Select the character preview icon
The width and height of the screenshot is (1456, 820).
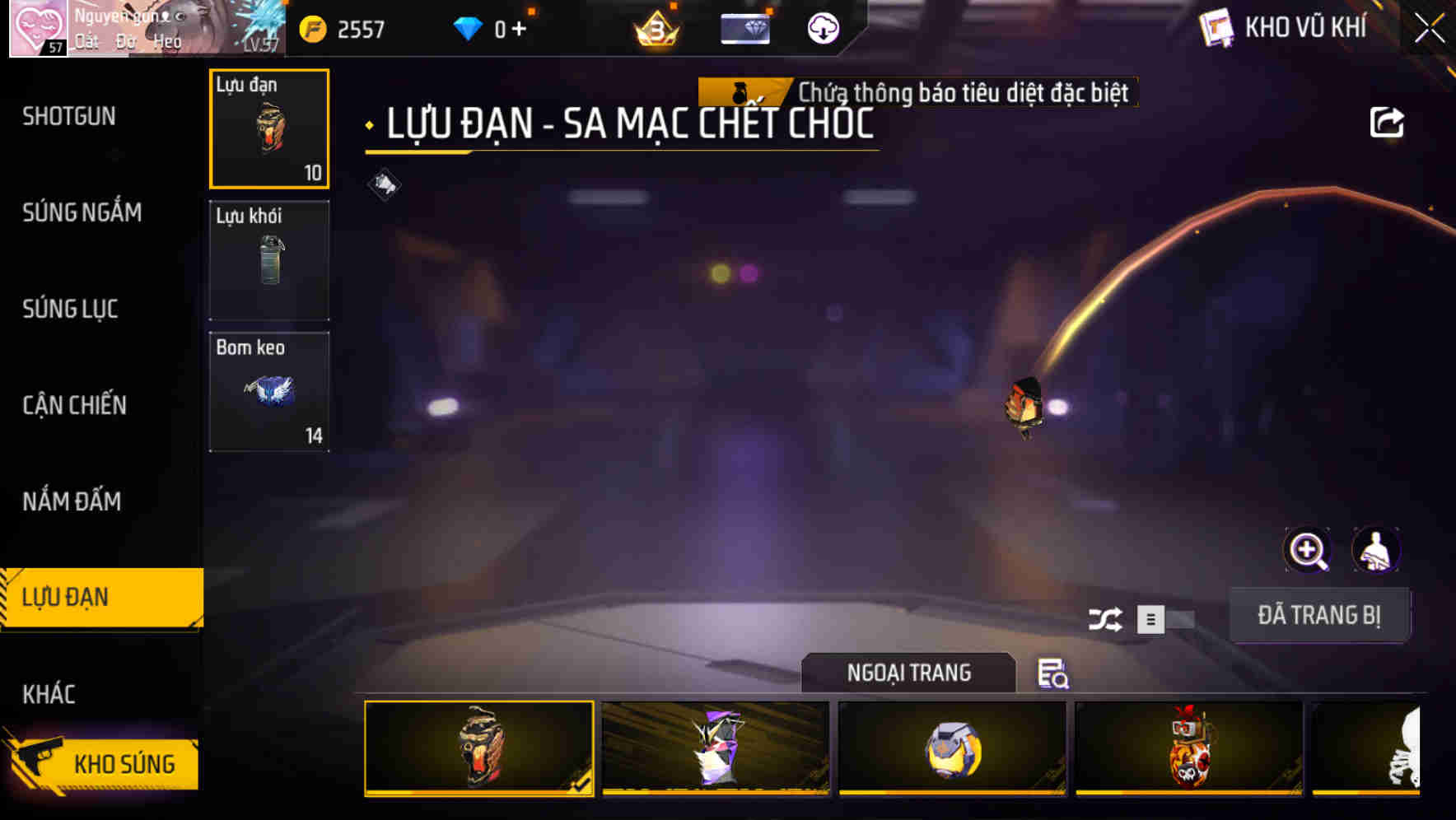pyautogui.click(x=1377, y=550)
